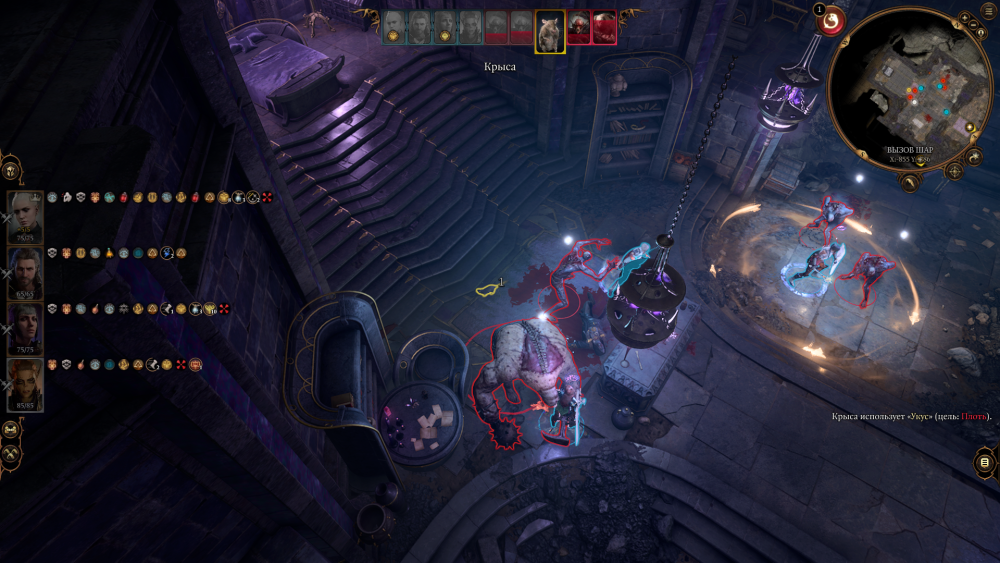Image resolution: width=1000 pixels, height=563 pixels.
Task: Click the crossed-tools button at bottom left
Action: (11, 456)
